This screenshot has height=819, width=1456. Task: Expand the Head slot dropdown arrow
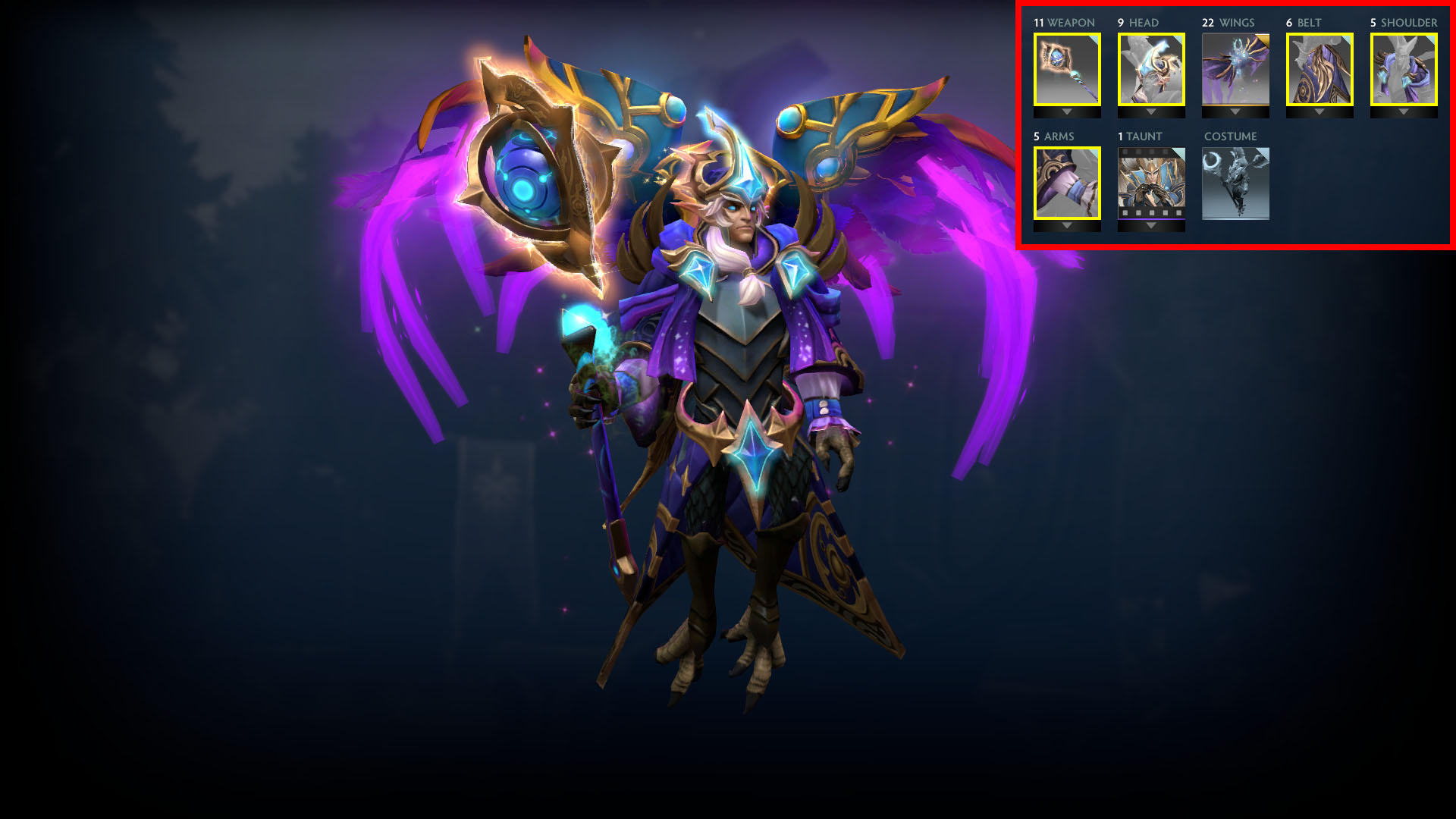(x=1151, y=111)
